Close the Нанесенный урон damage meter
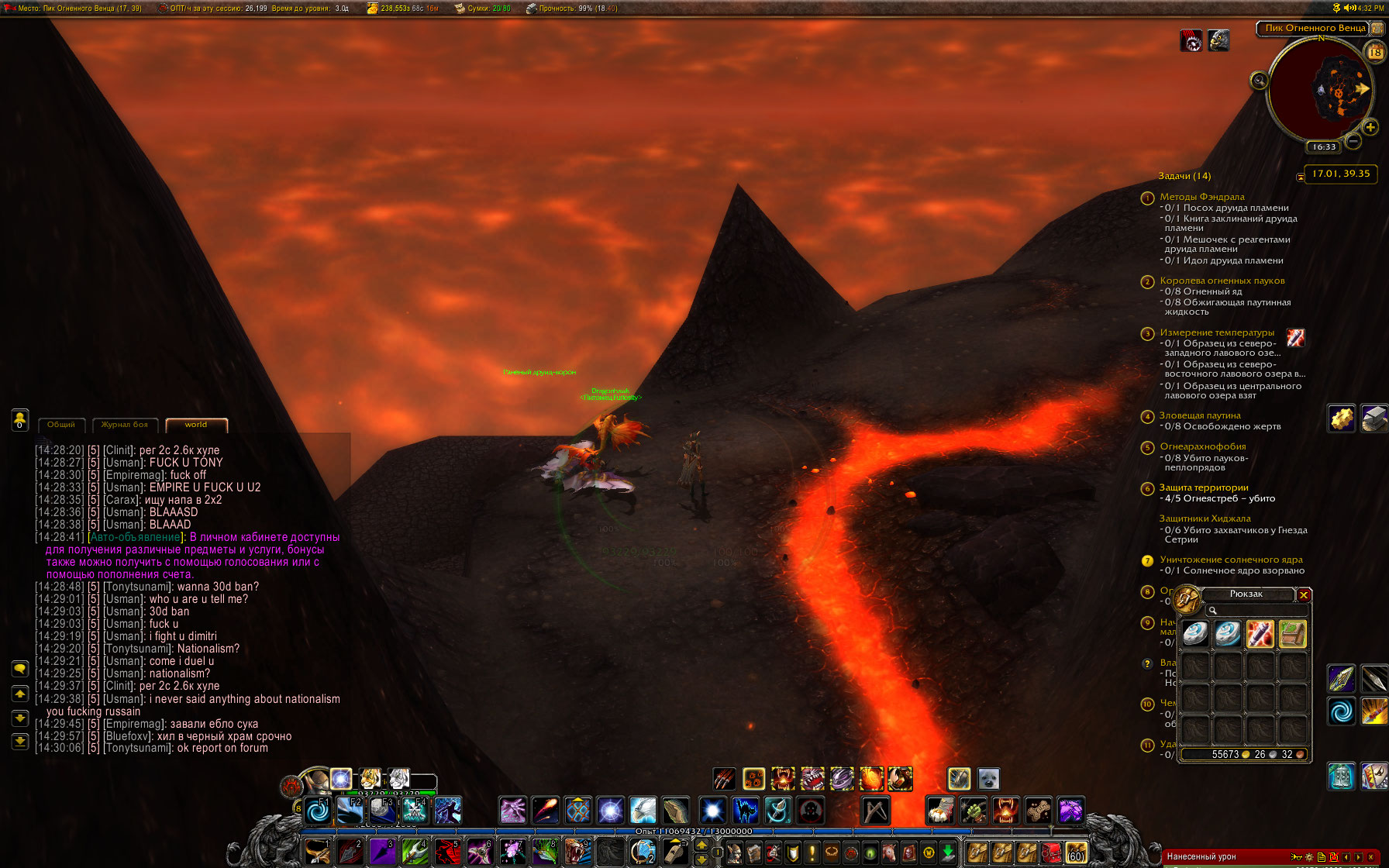This screenshot has height=868, width=1389. (1370, 857)
